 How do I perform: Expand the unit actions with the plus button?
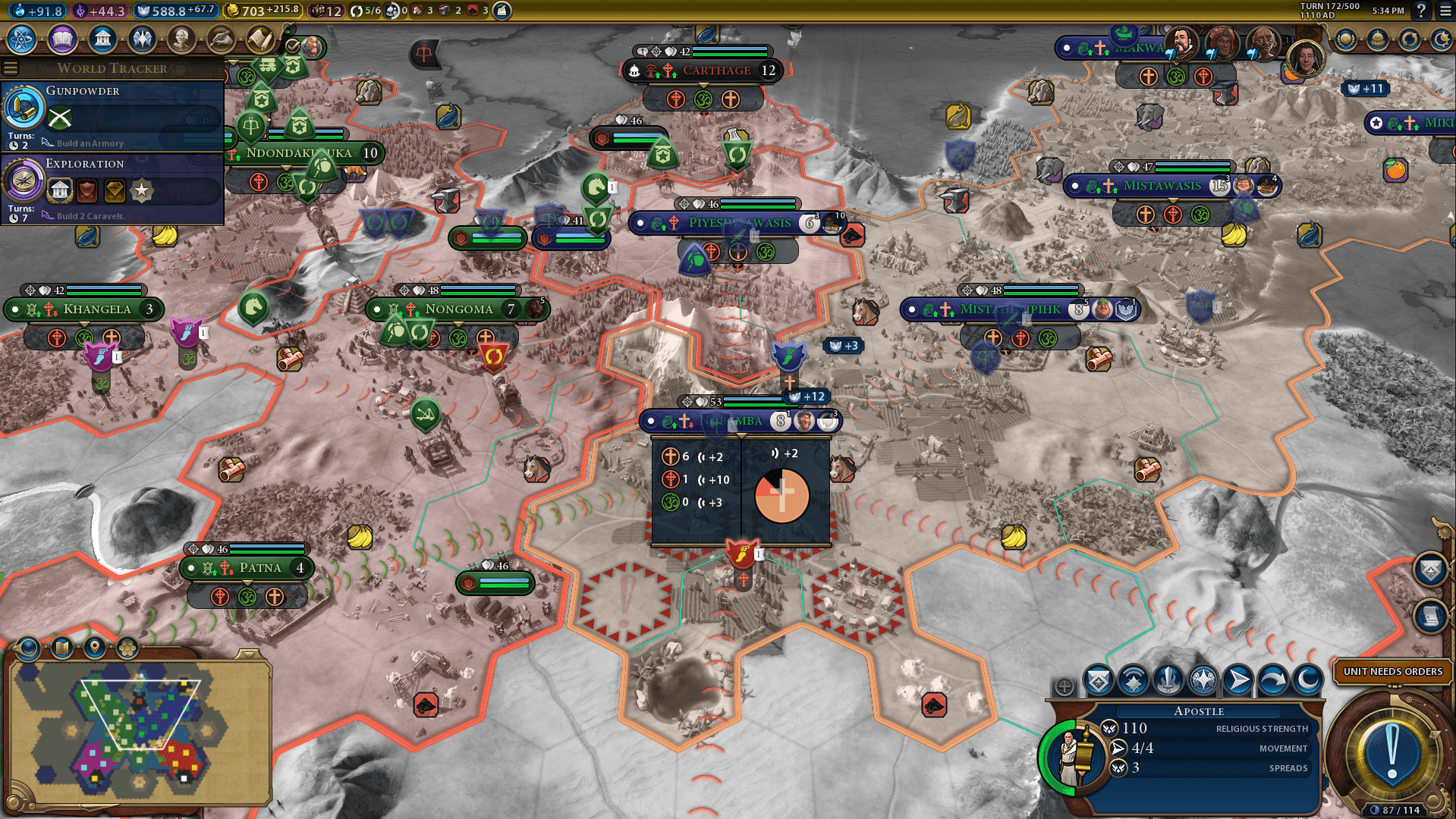click(x=1062, y=685)
